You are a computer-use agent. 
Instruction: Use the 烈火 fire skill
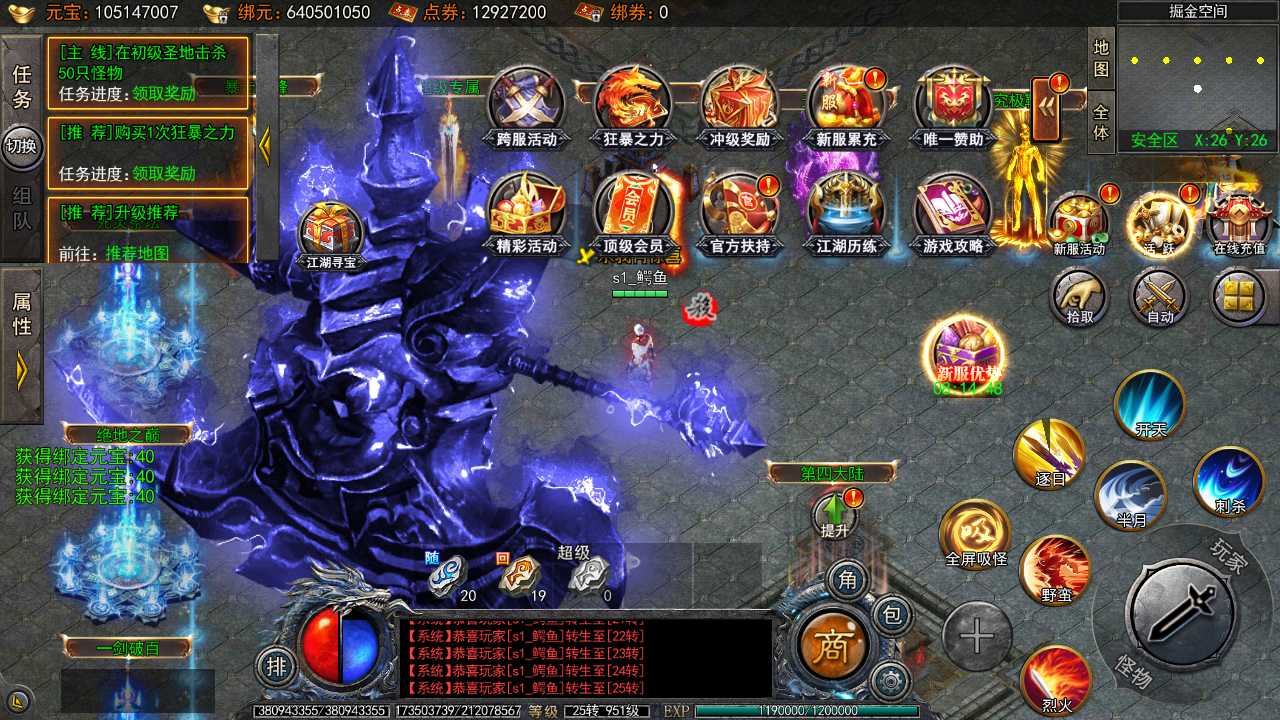click(1056, 679)
